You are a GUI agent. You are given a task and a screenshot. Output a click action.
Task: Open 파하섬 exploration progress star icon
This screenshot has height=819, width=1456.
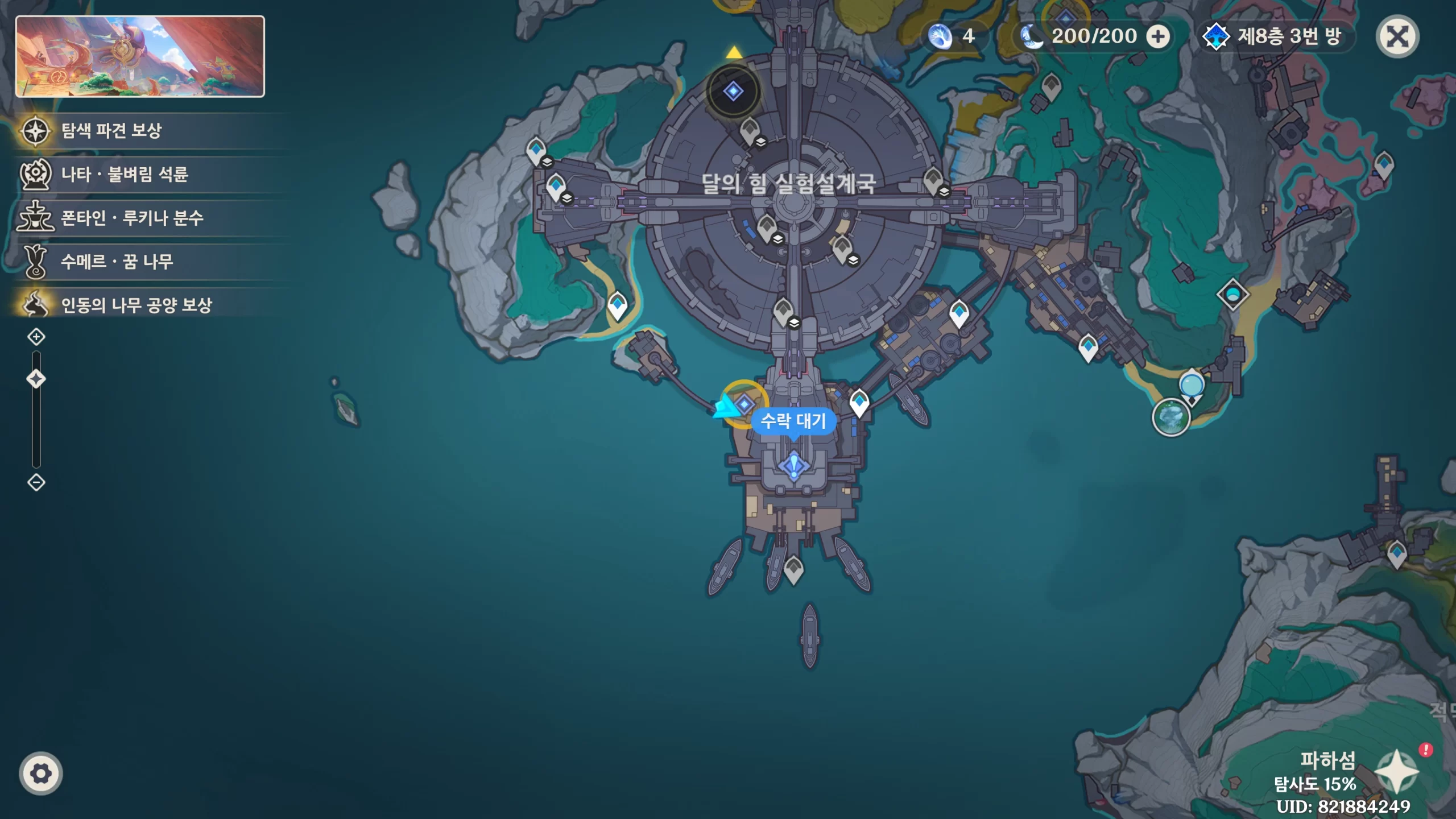point(1396,771)
